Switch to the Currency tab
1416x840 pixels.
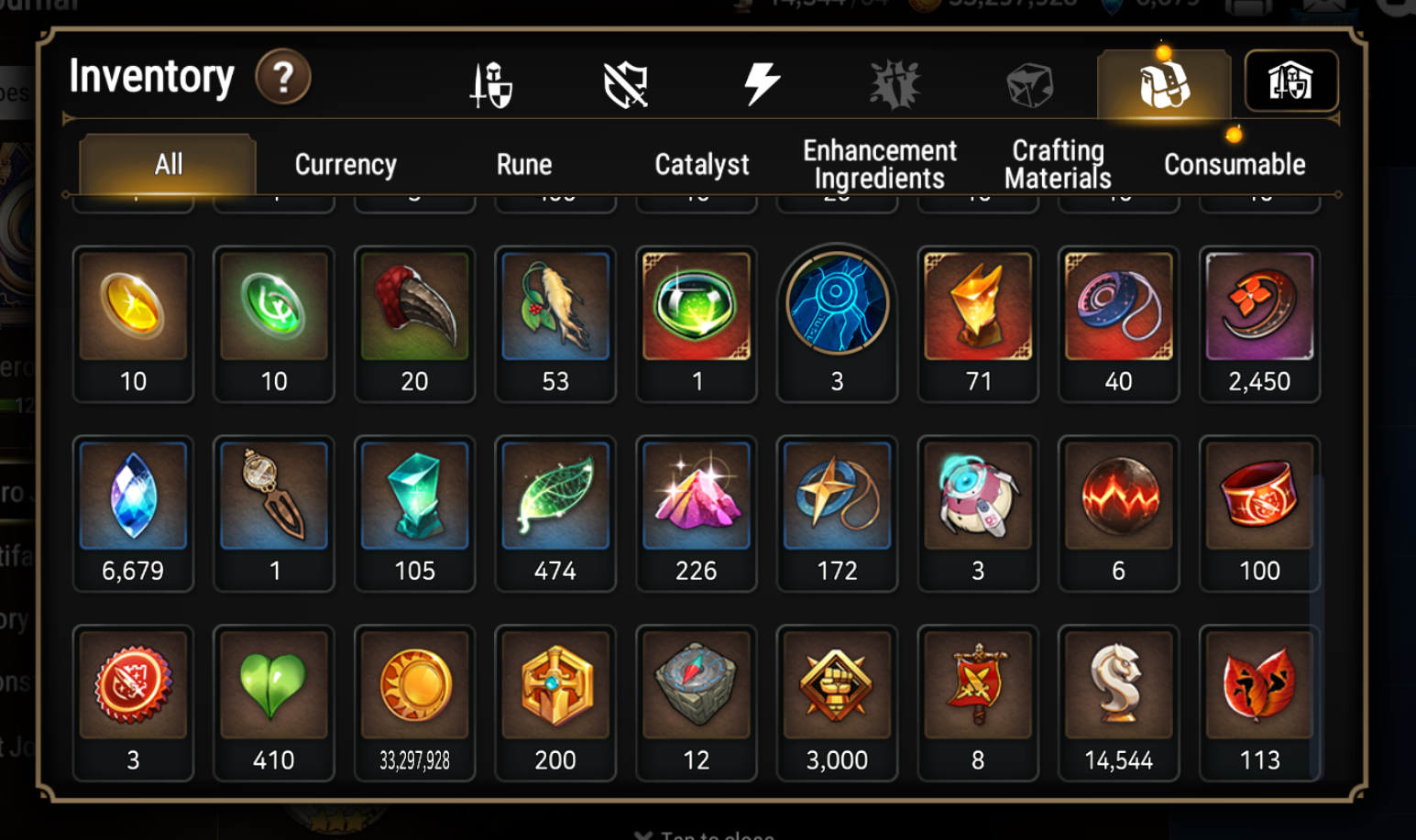345,164
